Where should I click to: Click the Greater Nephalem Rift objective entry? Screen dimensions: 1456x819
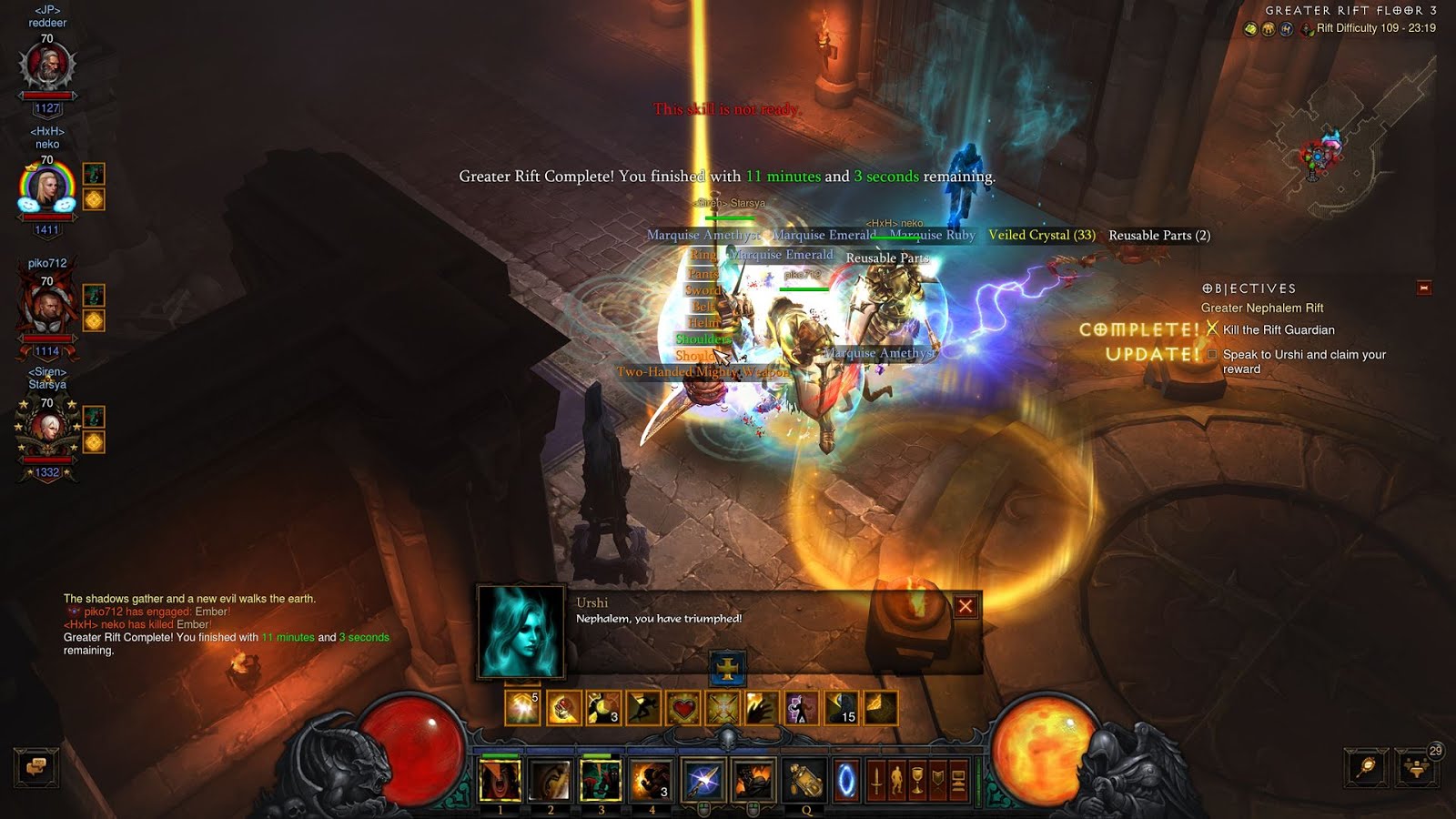coord(1262,308)
